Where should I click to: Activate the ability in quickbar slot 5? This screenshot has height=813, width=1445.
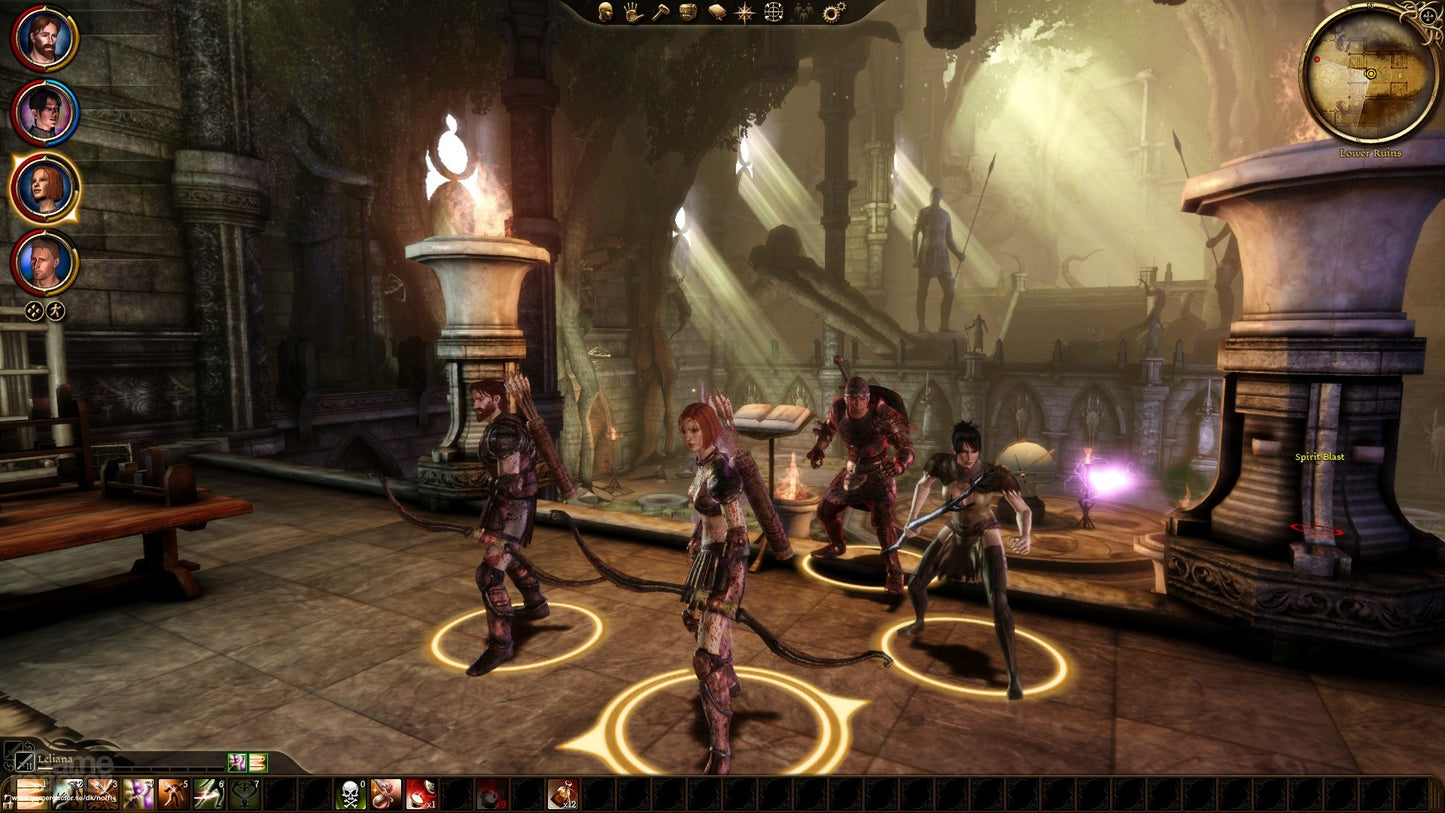(170, 792)
